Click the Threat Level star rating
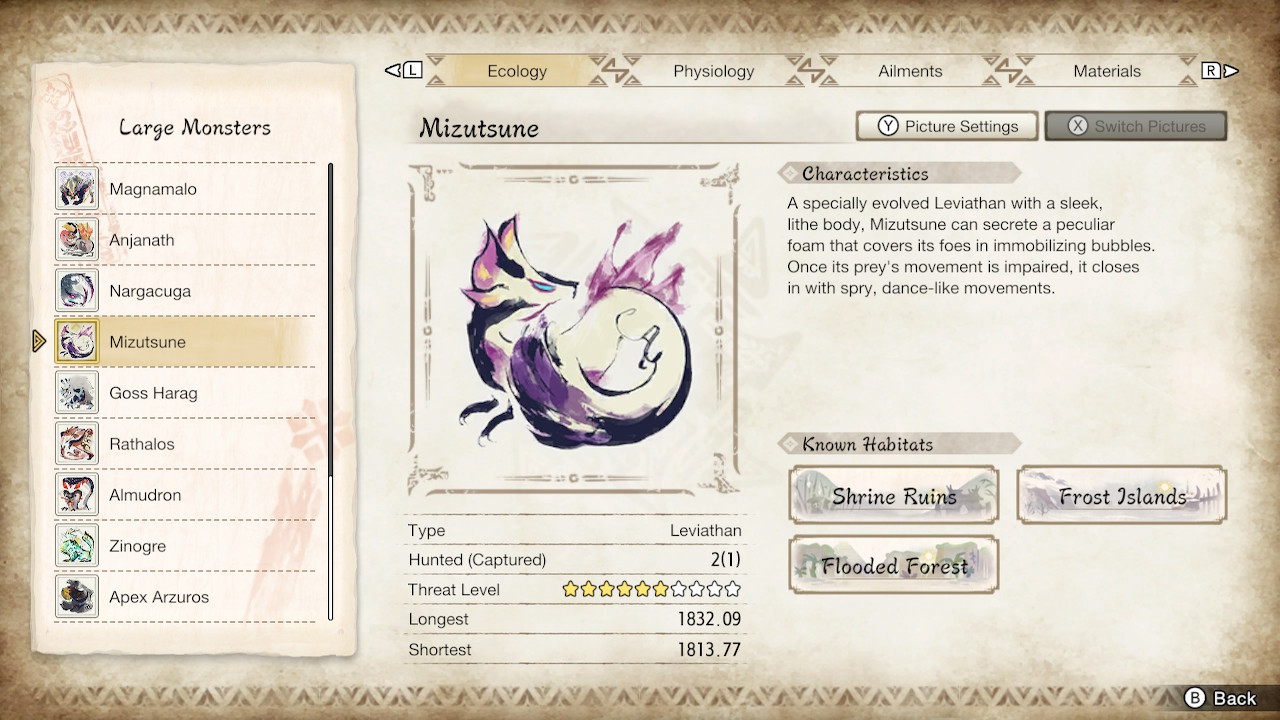 pos(650,590)
